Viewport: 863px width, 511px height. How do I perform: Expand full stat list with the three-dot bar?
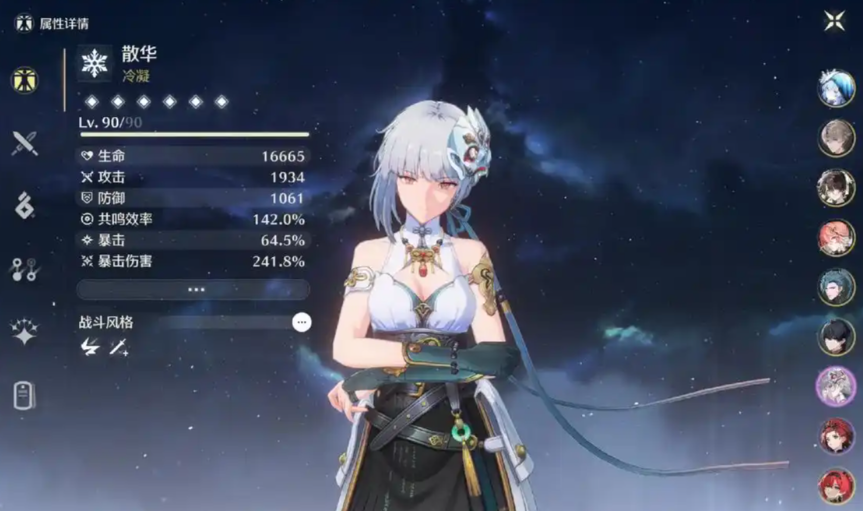point(195,289)
